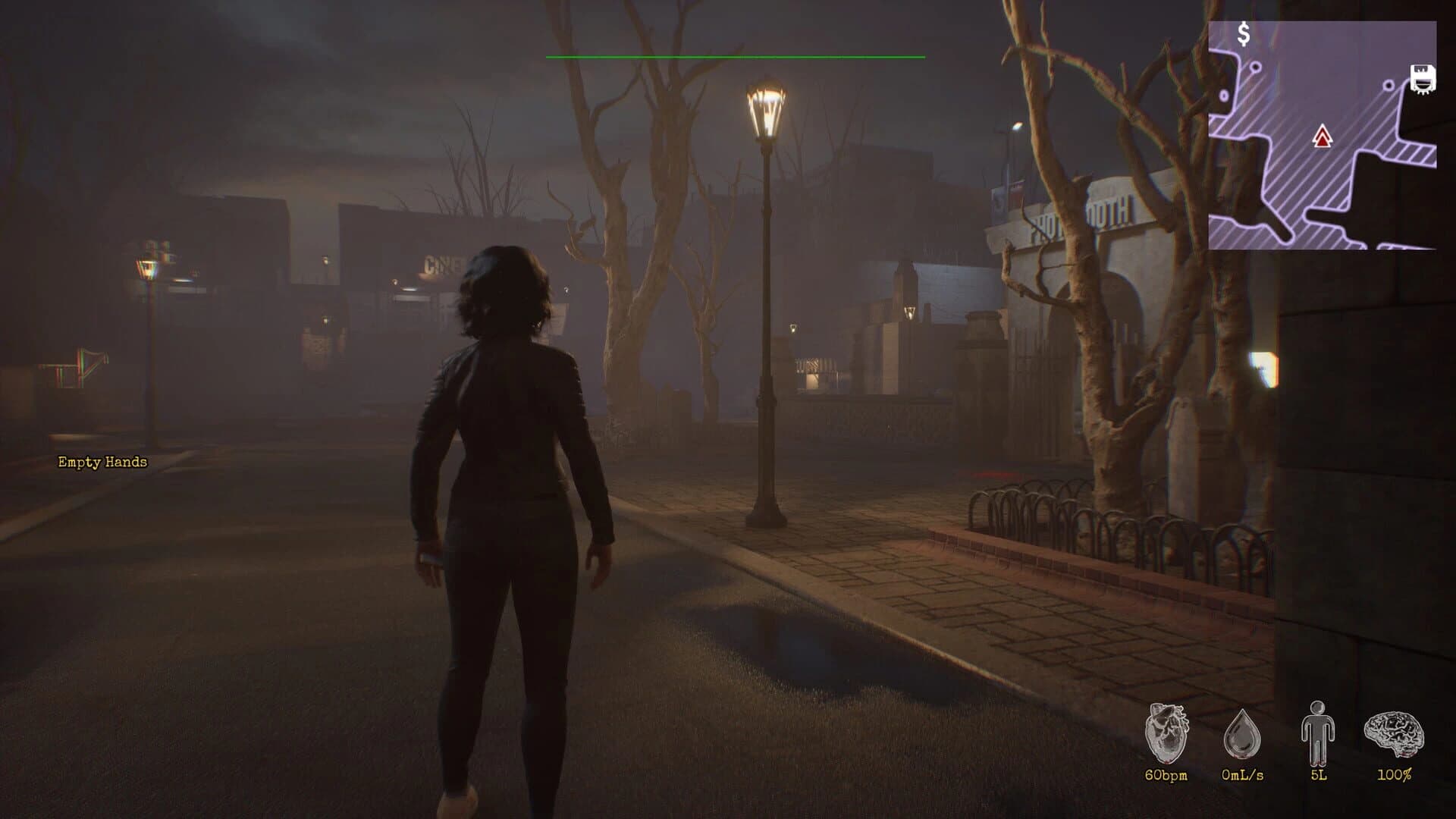Image resolution: width=1456 pixels, height=819 pixels.
Task: Click the green progress bar at top
Action: (x=736, y=56)
